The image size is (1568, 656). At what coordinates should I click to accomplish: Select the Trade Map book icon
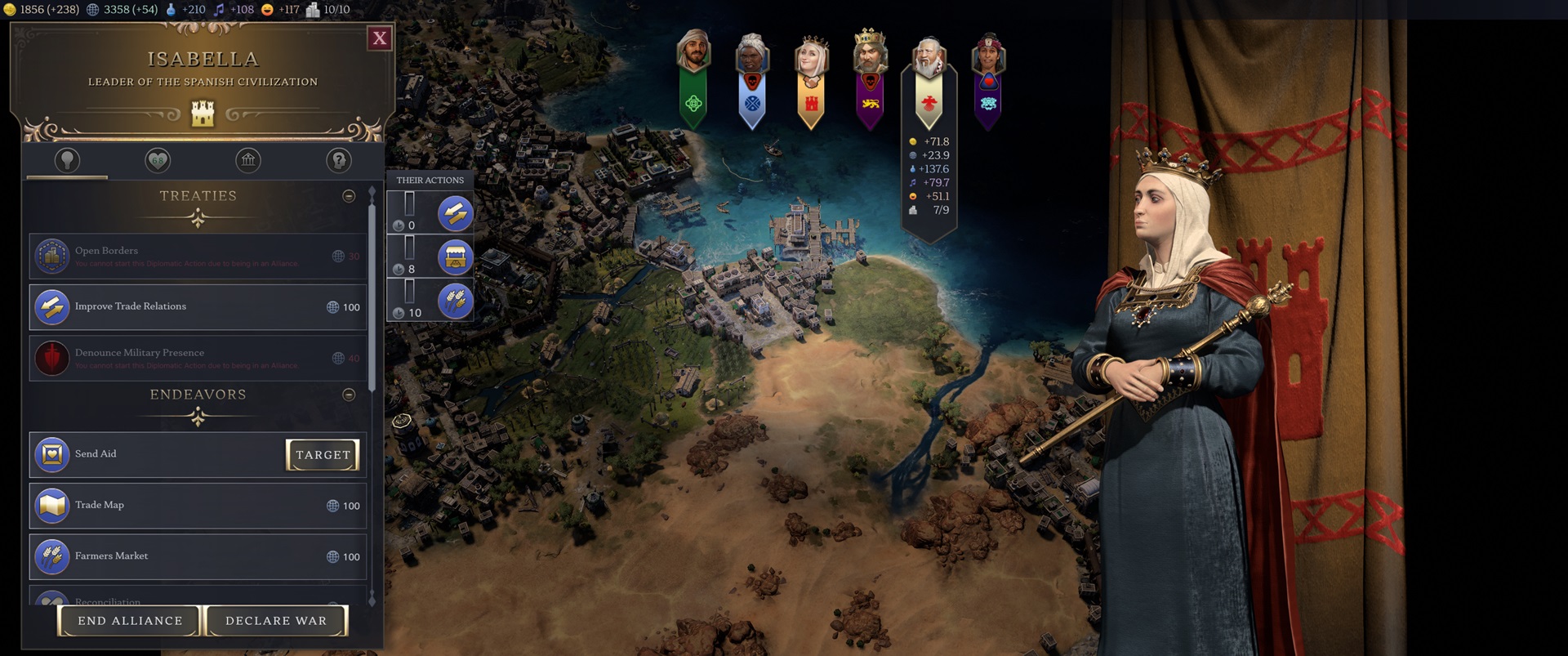pyautogui.click(x=51, y=505)
